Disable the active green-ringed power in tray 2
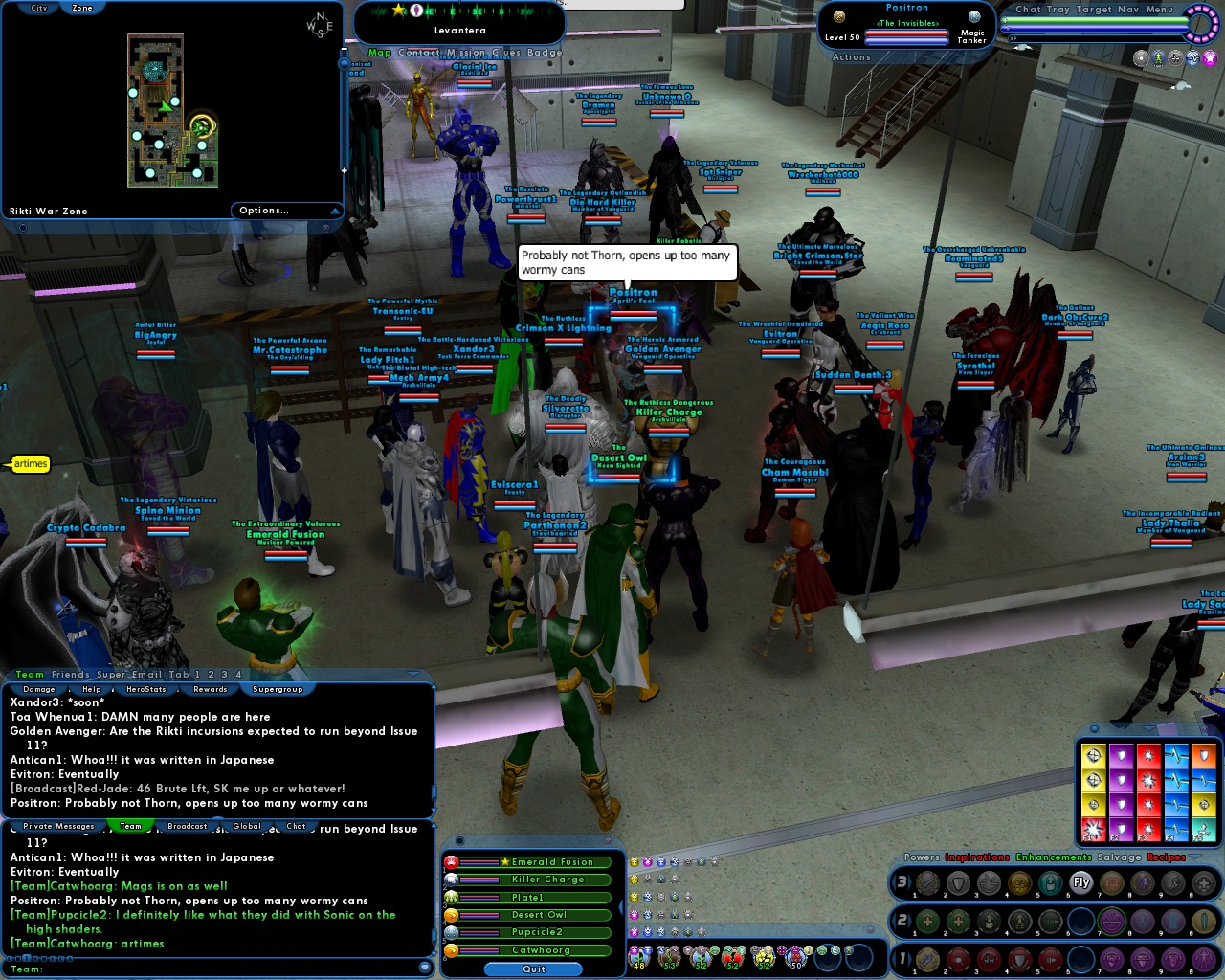This screenshot has height=980, width=1225. coord(1112,921)
